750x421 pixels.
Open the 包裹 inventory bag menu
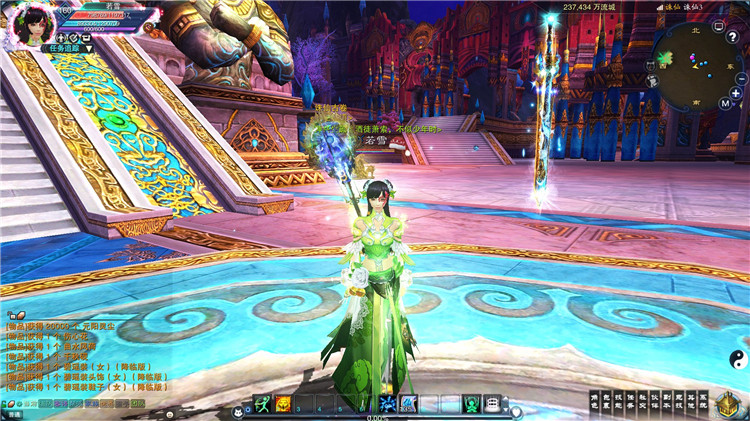click(x=605, y=400)
